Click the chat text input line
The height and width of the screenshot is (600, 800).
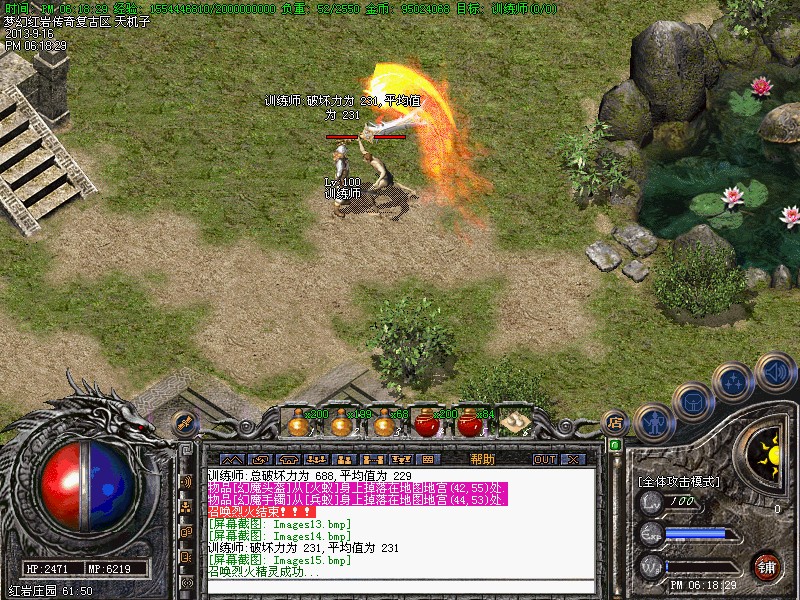pyautogui.click(x=400, y=586)
